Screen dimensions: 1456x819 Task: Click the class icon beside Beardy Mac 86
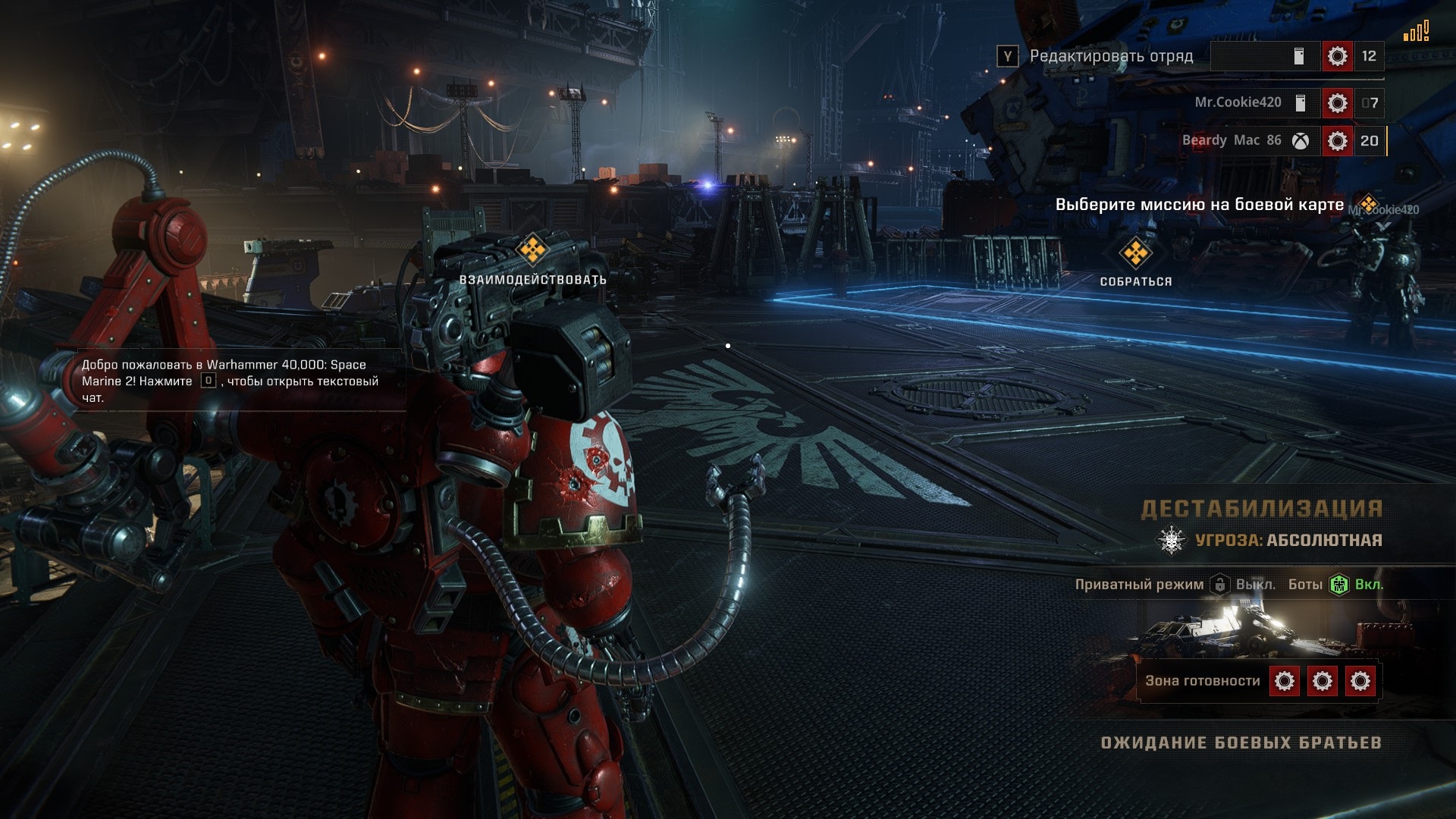click(x=1337, y=140)
